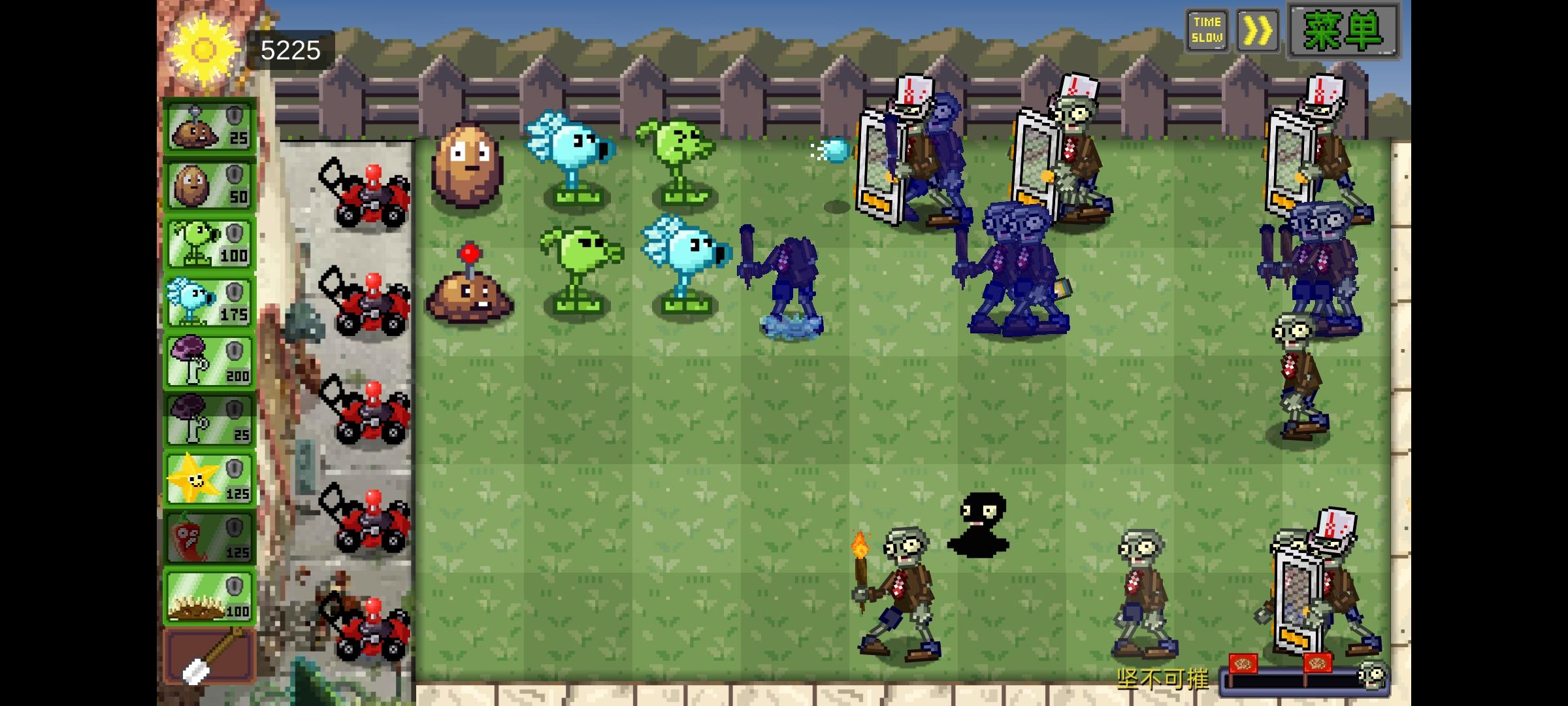The height and width of the screenshot is (706, 1568).
Task: Select the 25-sun mushroom seed packet
Action: point(208,418)
